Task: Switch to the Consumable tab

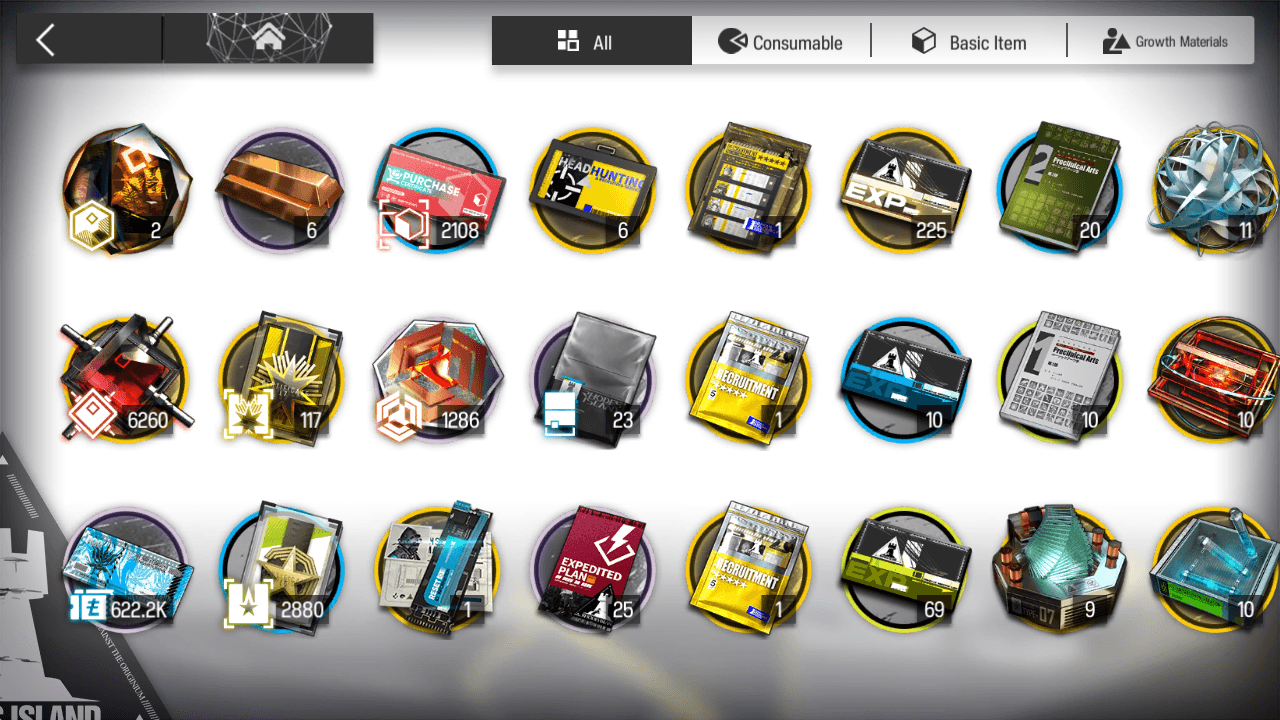Action: click(x=781, y=42)
